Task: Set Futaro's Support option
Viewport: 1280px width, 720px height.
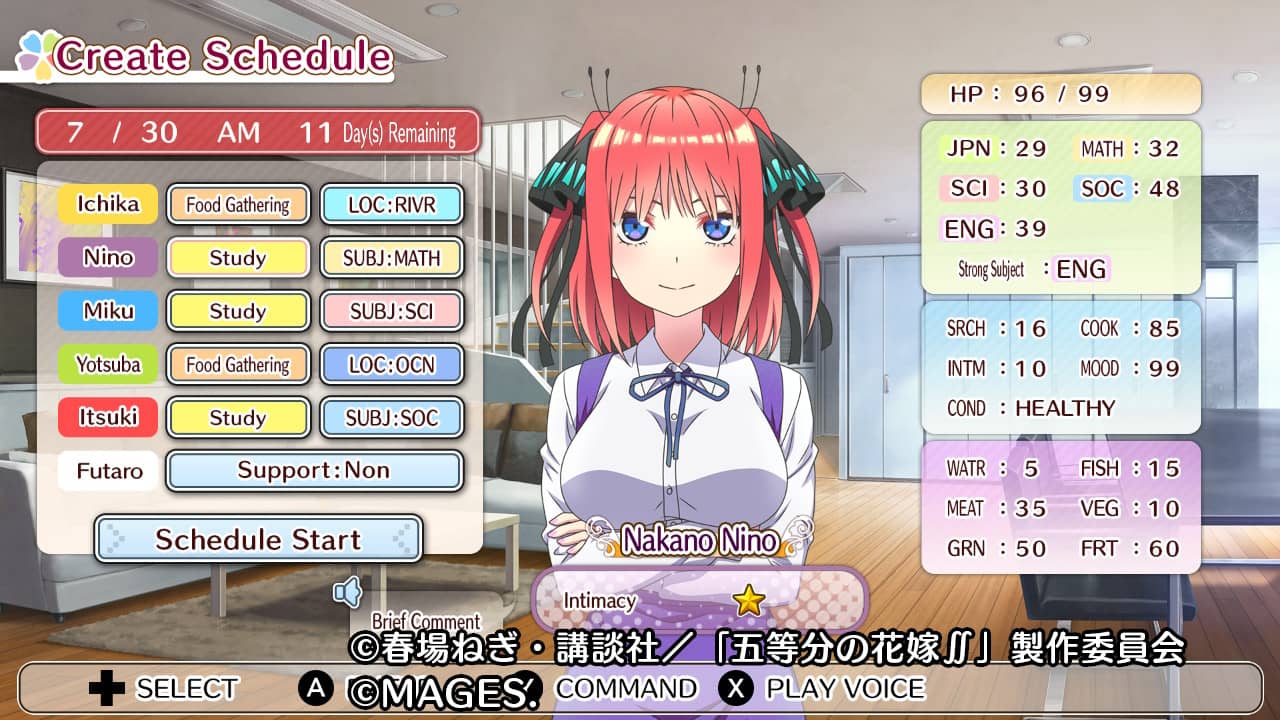Action: [x=314, y=470]
